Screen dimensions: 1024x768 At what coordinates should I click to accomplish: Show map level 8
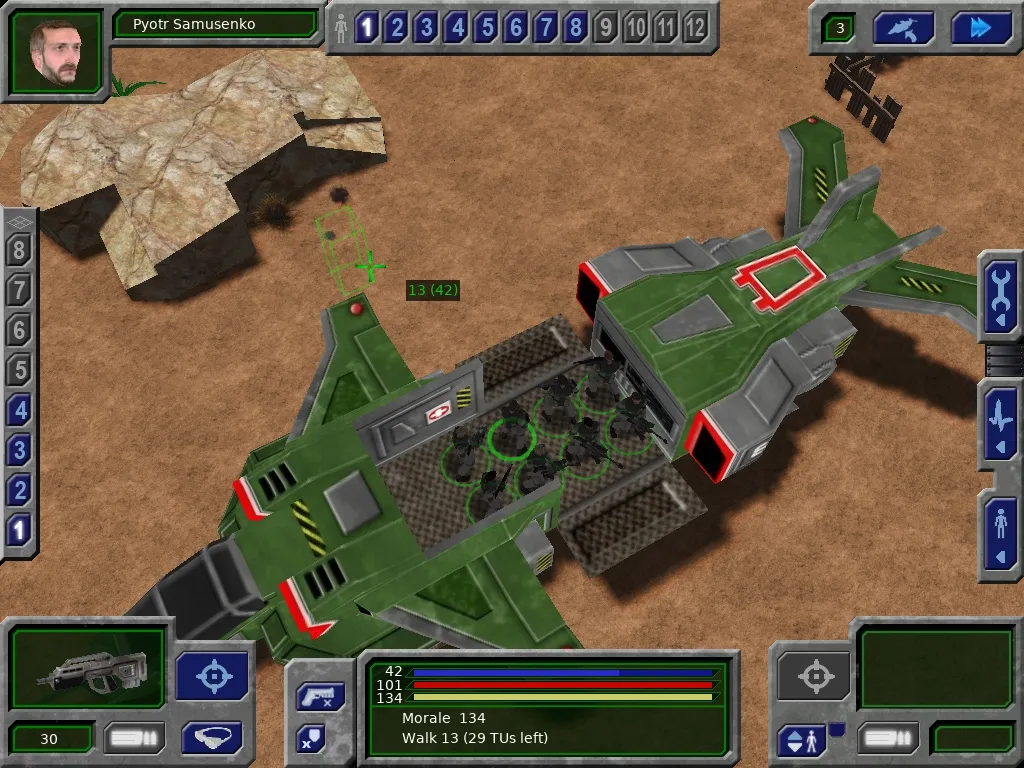click(x=20, y=250)
